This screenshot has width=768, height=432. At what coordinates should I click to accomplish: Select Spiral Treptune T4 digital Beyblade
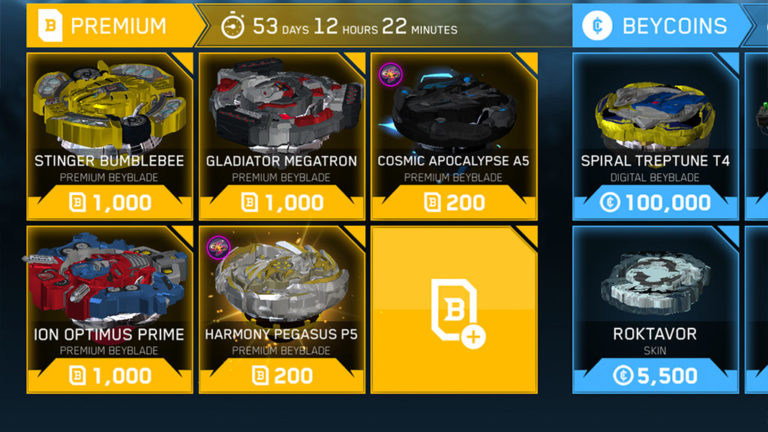[x=655, y=136]
